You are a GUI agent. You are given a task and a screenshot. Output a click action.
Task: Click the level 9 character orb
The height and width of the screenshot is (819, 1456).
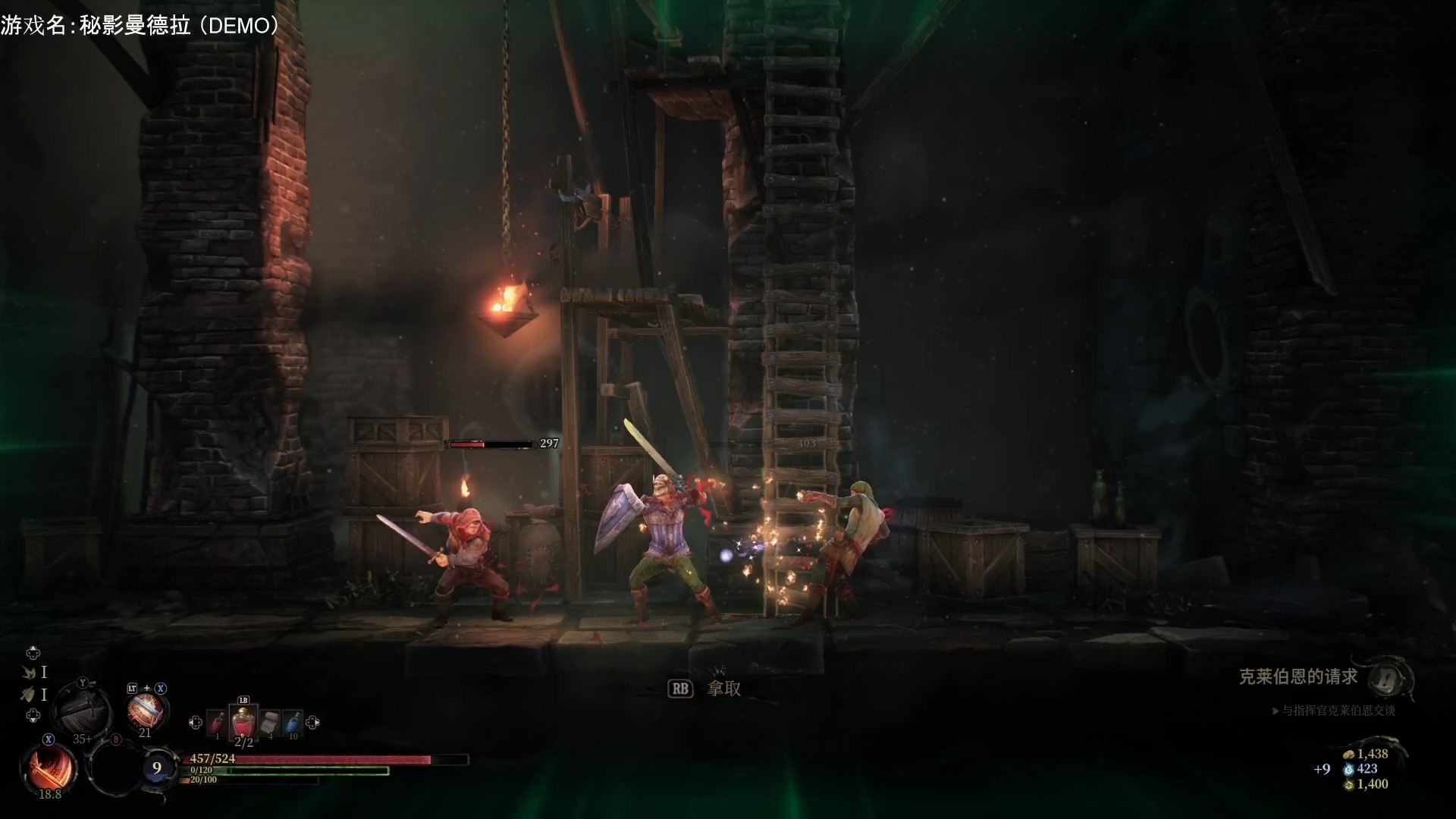157,767
